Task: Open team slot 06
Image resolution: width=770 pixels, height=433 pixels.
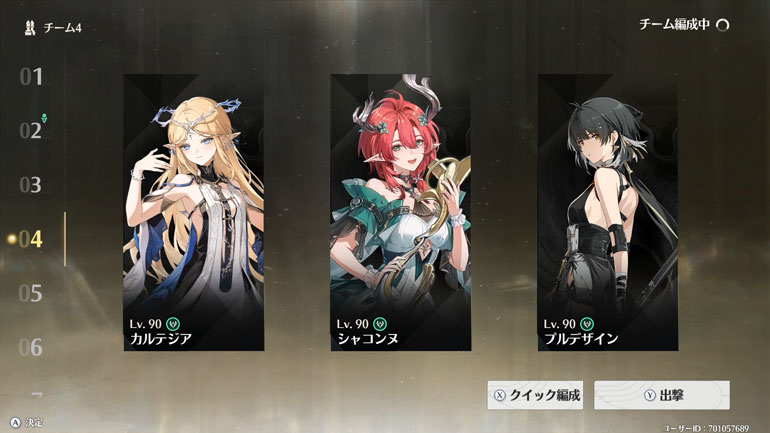Action: point(30,348)
